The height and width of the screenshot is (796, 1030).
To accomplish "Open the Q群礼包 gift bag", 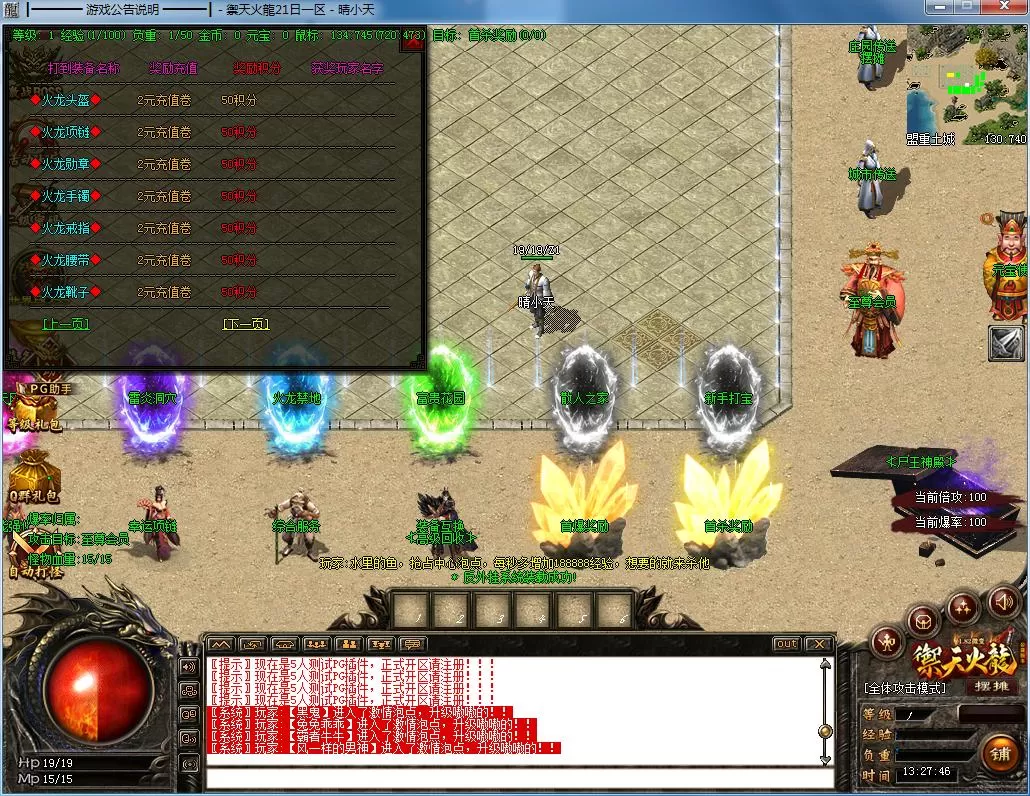I will [x=34, y=478].
